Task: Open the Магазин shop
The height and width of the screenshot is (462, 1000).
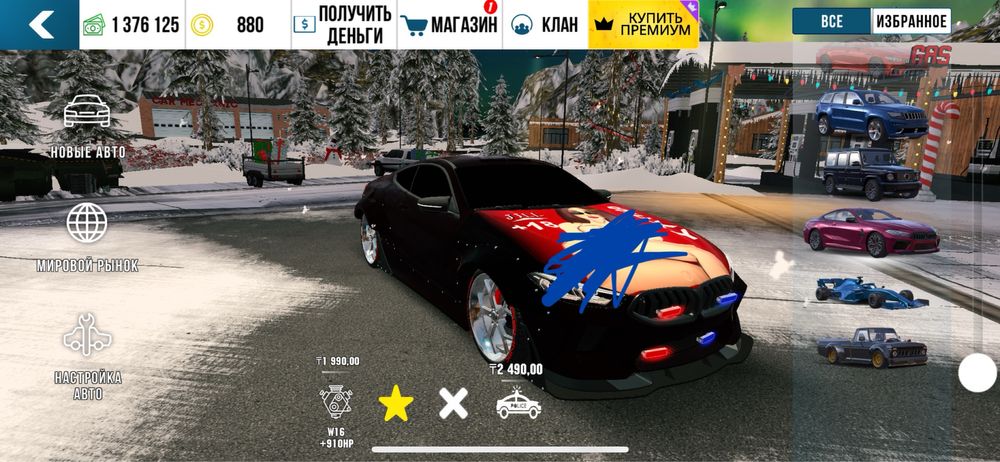Action: [x=449, y=25]
